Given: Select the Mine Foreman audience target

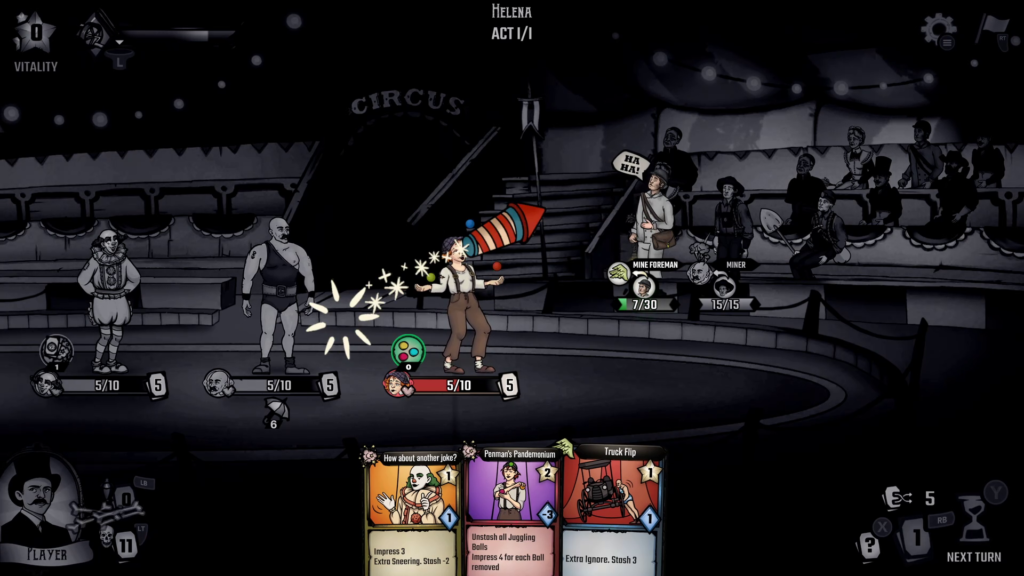Looking at the screenshot, I should click(x=644, y=286).
